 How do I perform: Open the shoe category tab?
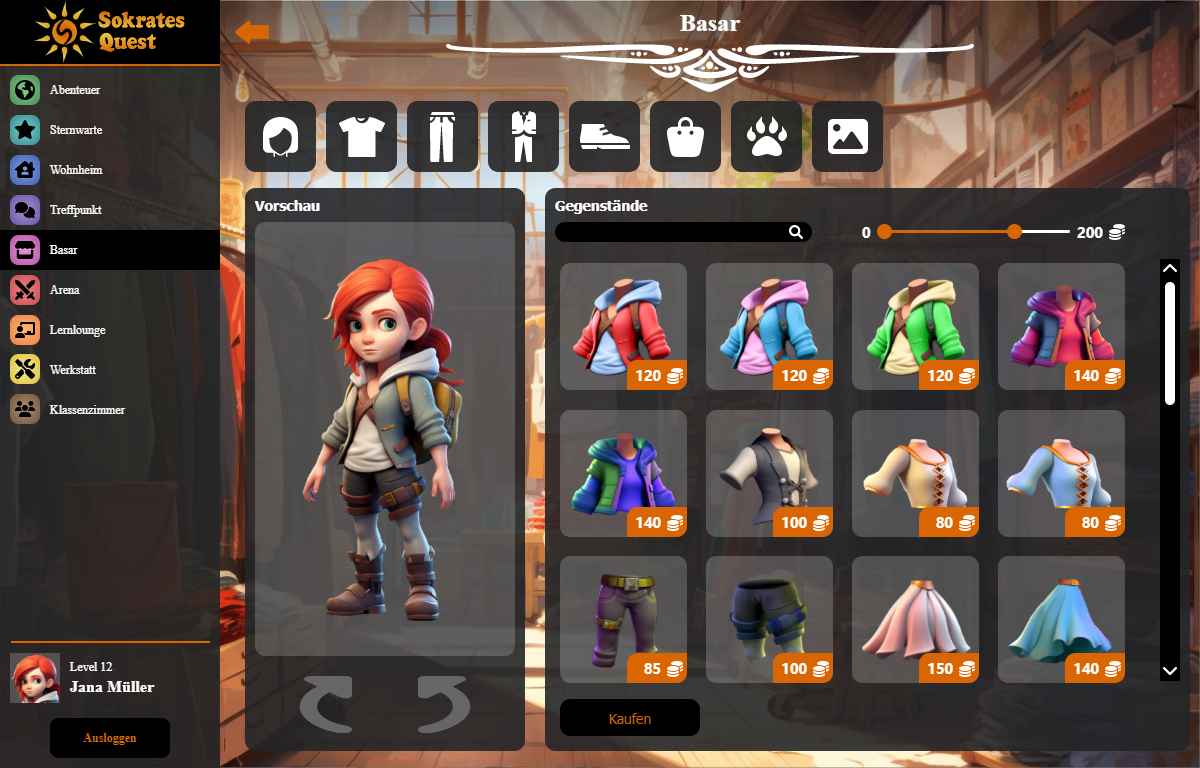click(604, 136)
